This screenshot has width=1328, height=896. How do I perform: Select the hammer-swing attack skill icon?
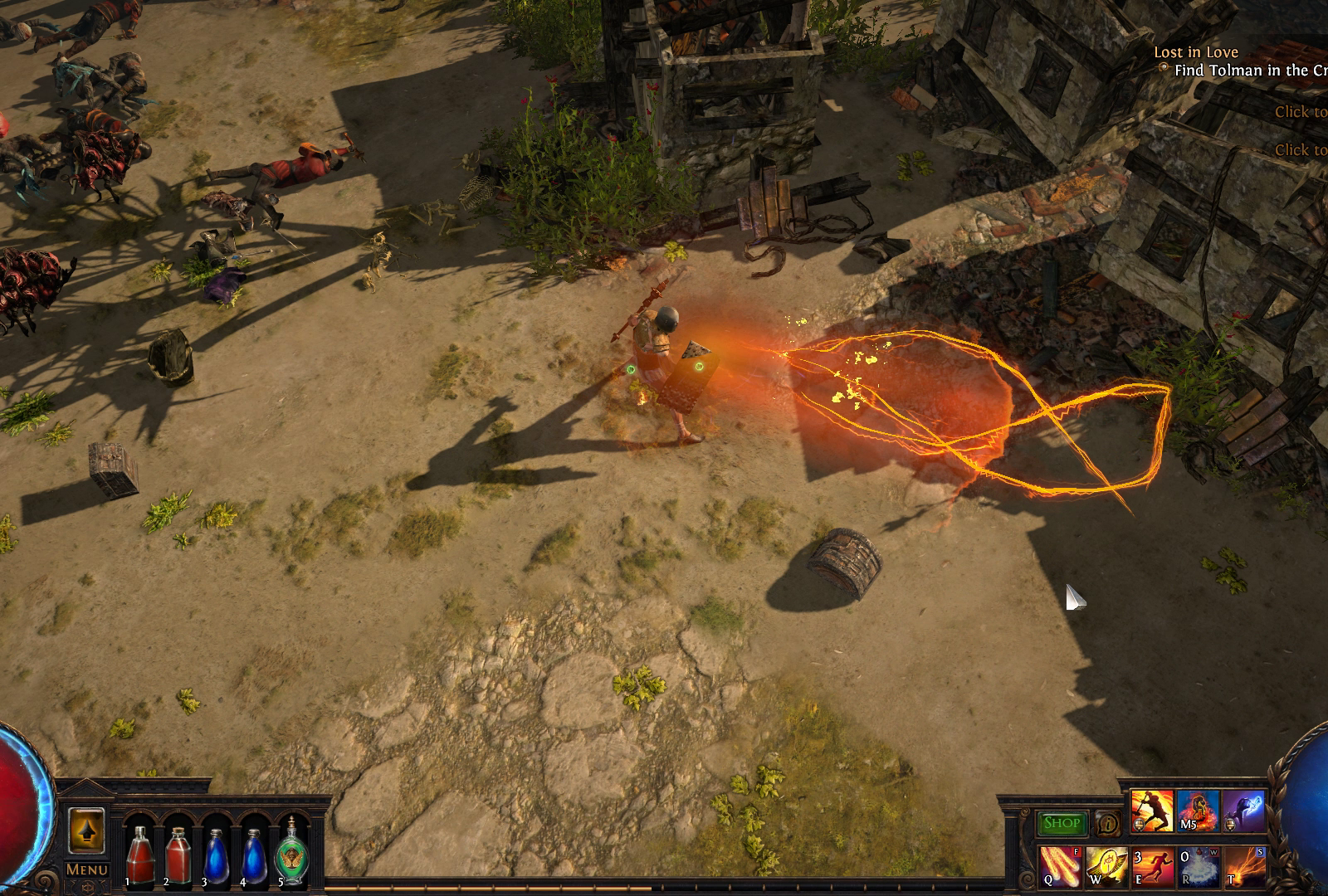pyautogui.click(x=1152, y=811)
